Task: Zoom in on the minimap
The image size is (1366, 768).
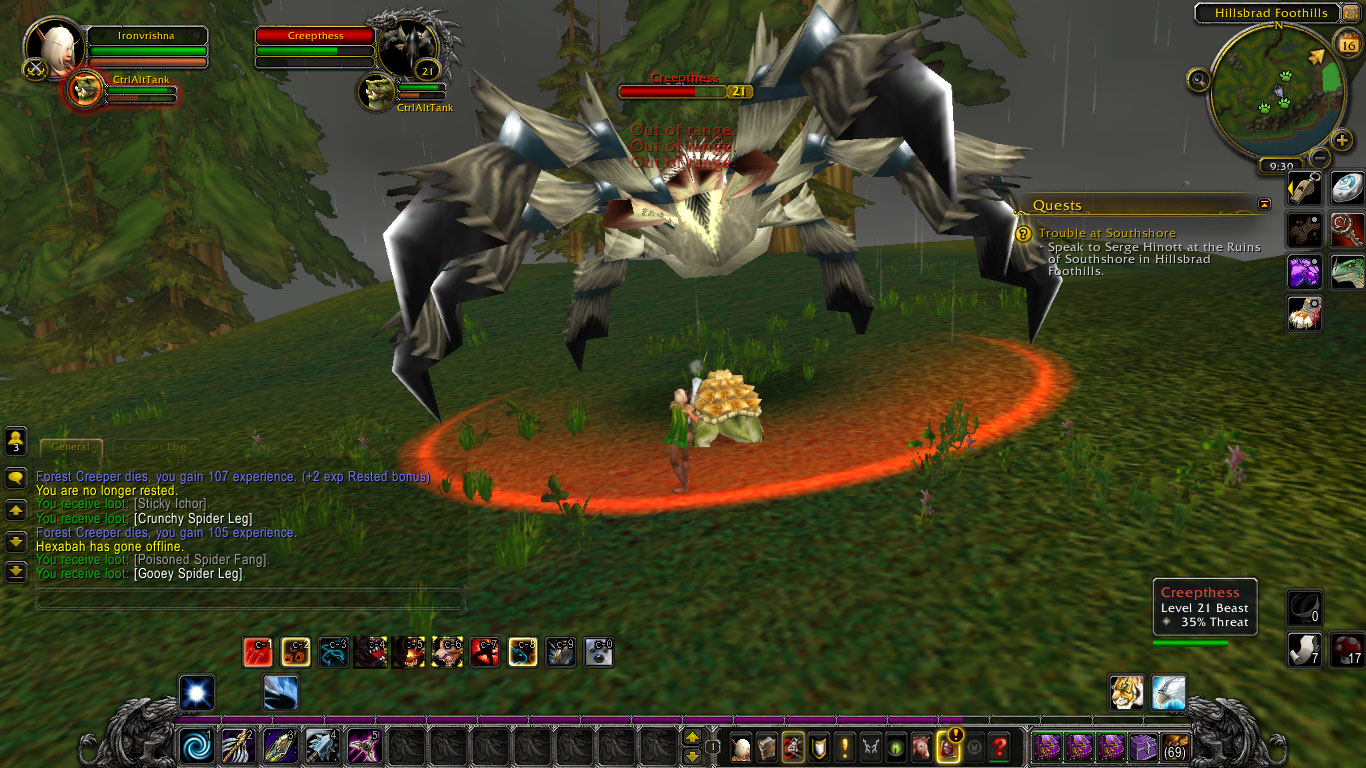Action: (1343, 139)
